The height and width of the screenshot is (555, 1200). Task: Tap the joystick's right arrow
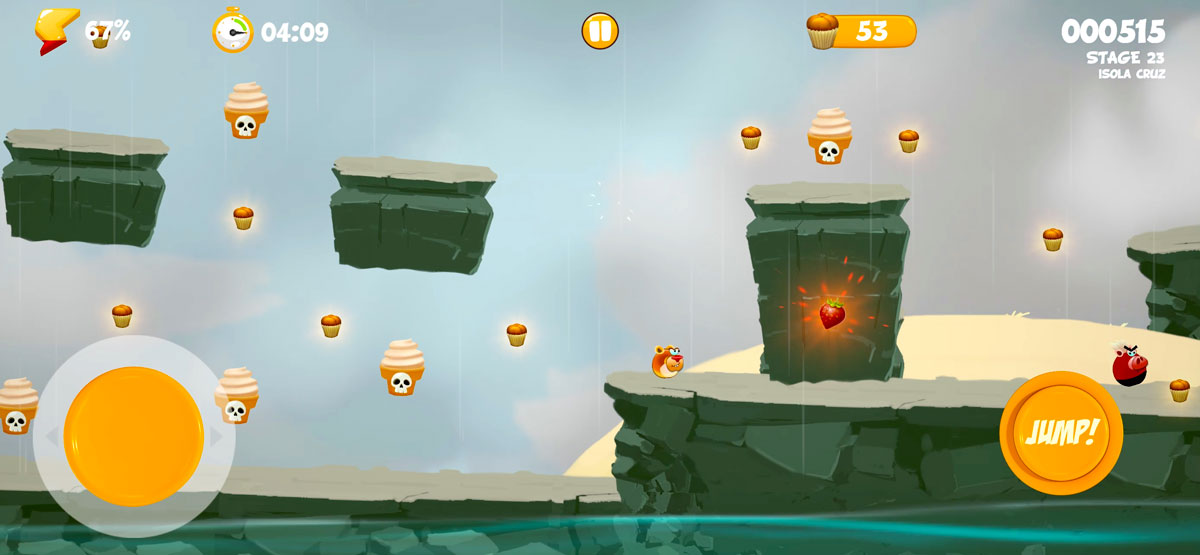(217, 437)
